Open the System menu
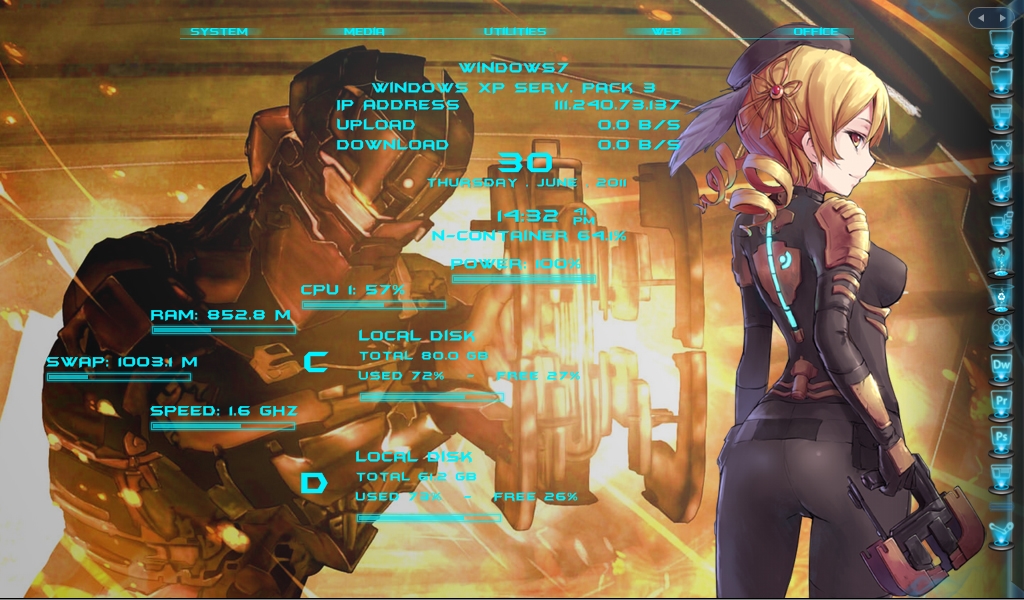1024x600 pixels. coord(218,32)
